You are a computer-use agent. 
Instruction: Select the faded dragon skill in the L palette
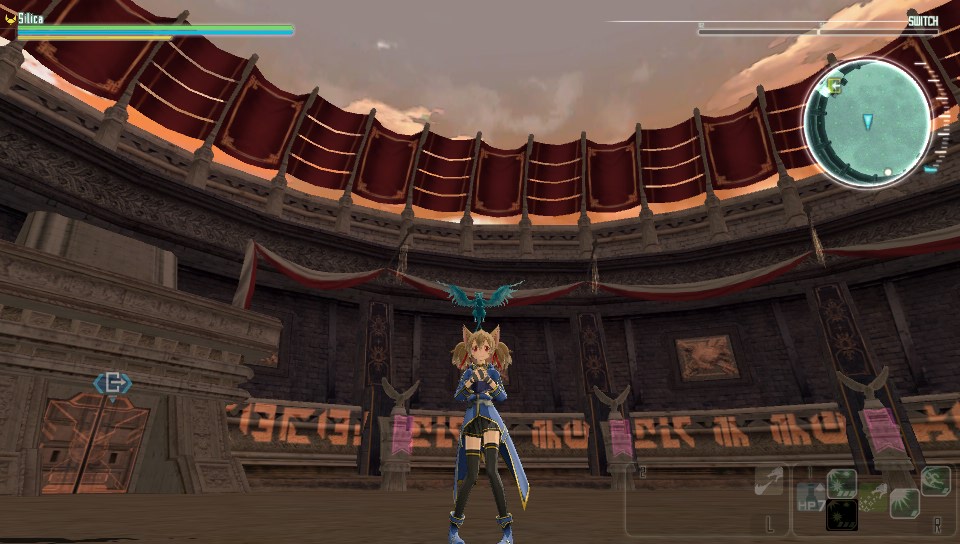[x=768, y=482]
